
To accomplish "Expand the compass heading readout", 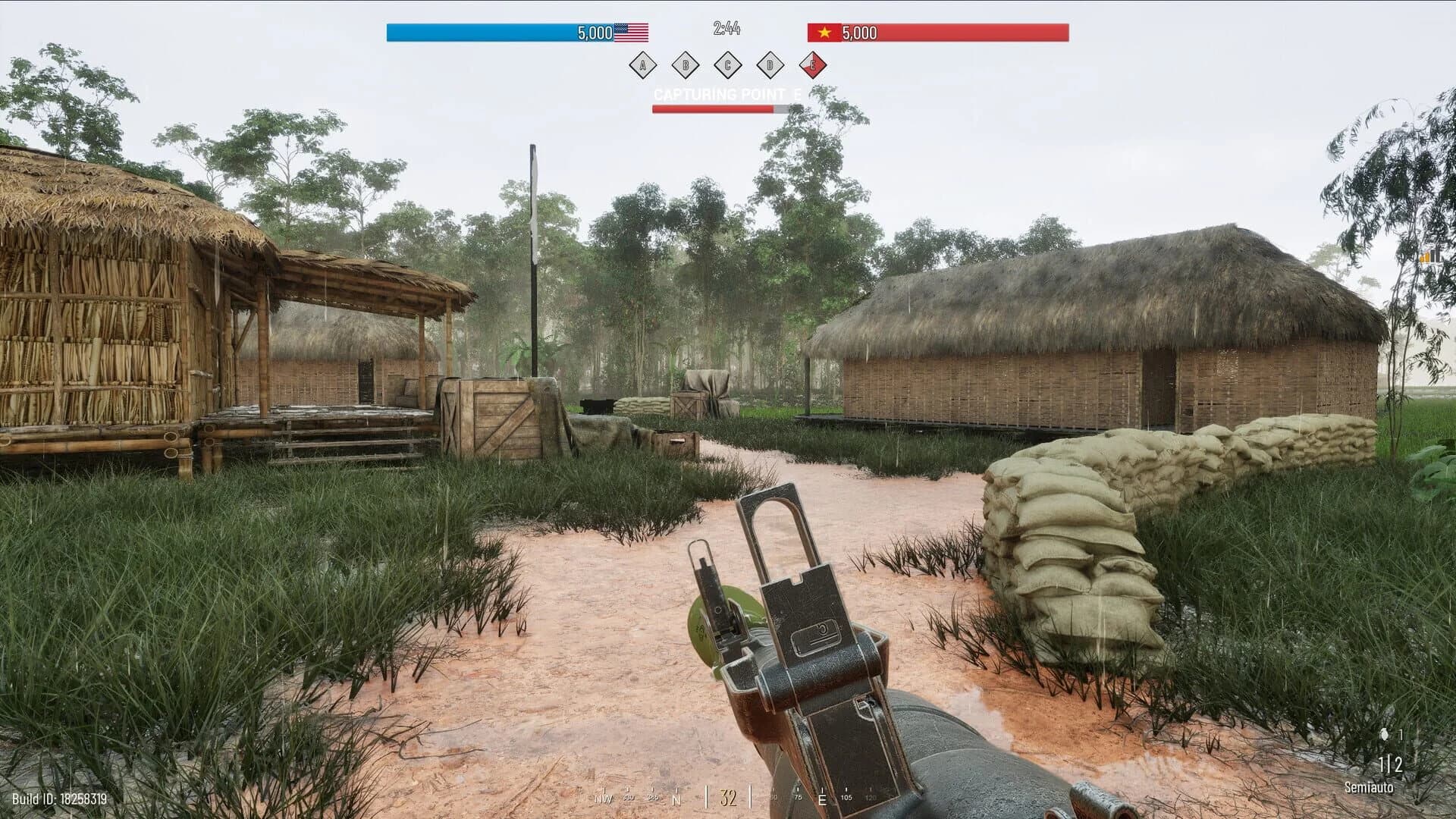I will 727,796.
